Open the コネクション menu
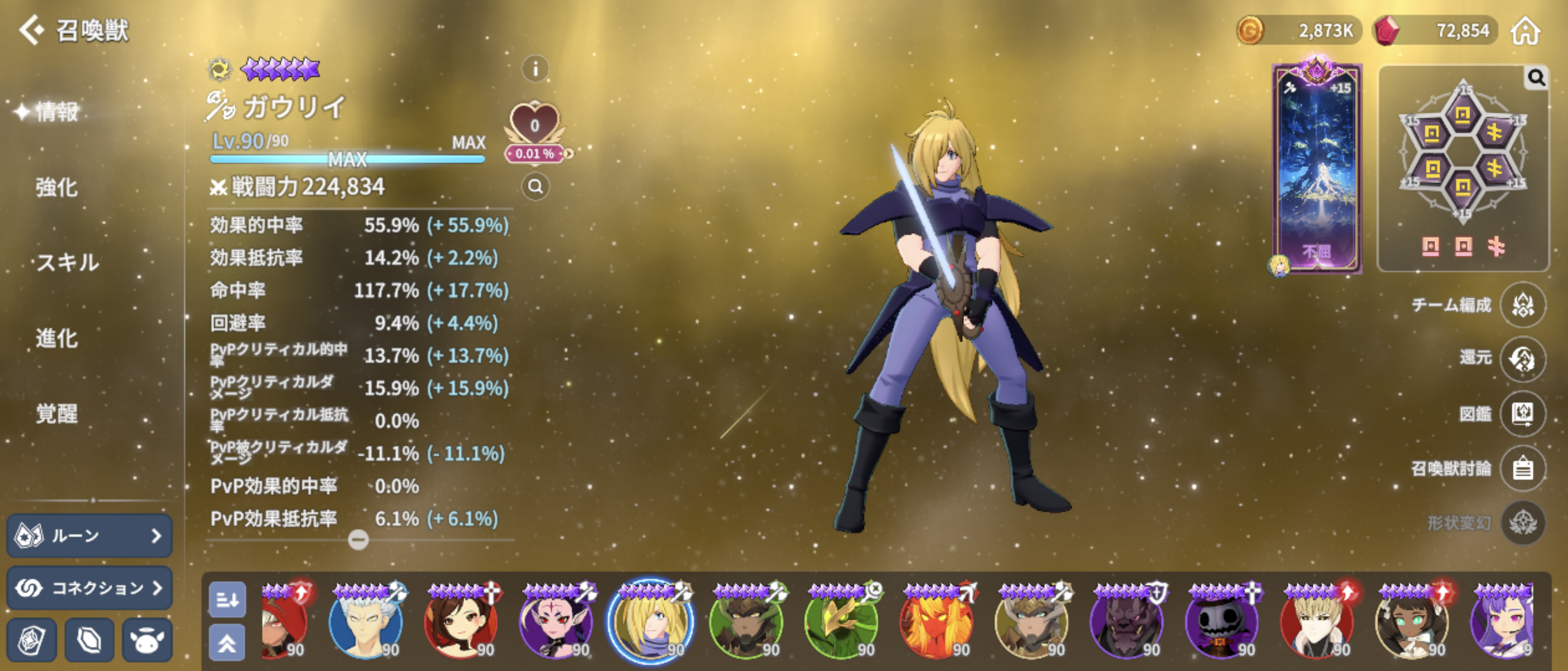Viewport: 1568px width, 671px height. 89,588
